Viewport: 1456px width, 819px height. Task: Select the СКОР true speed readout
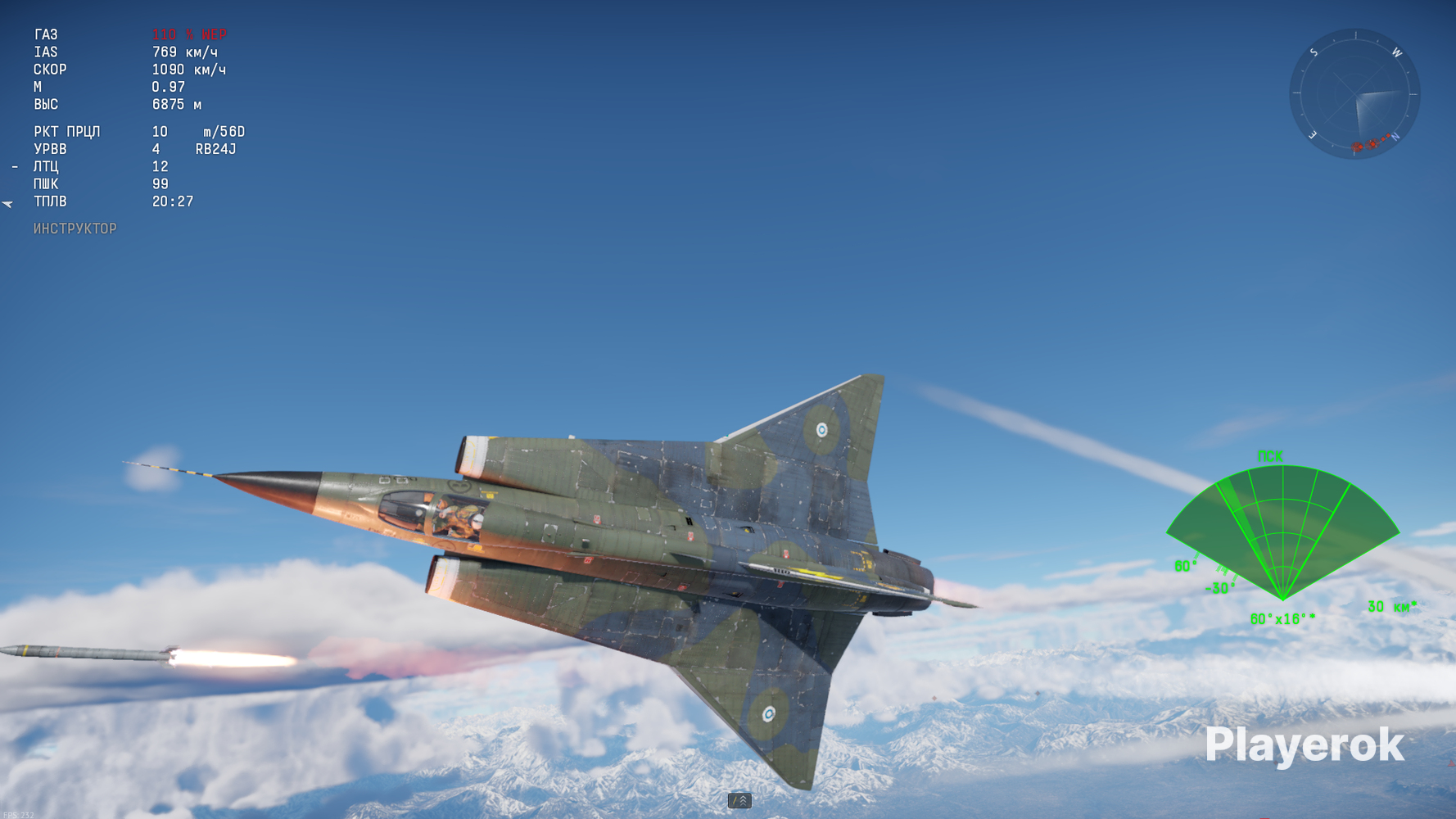pos(123,70)
